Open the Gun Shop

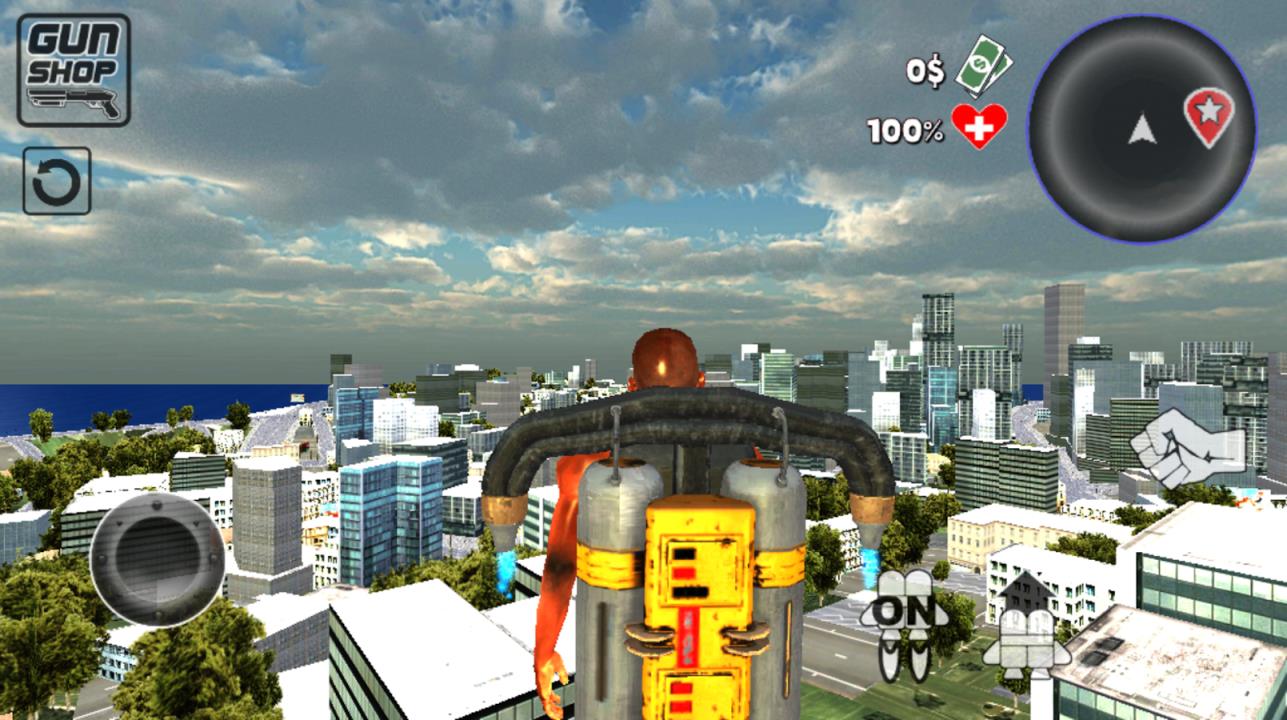pos(73,69)
